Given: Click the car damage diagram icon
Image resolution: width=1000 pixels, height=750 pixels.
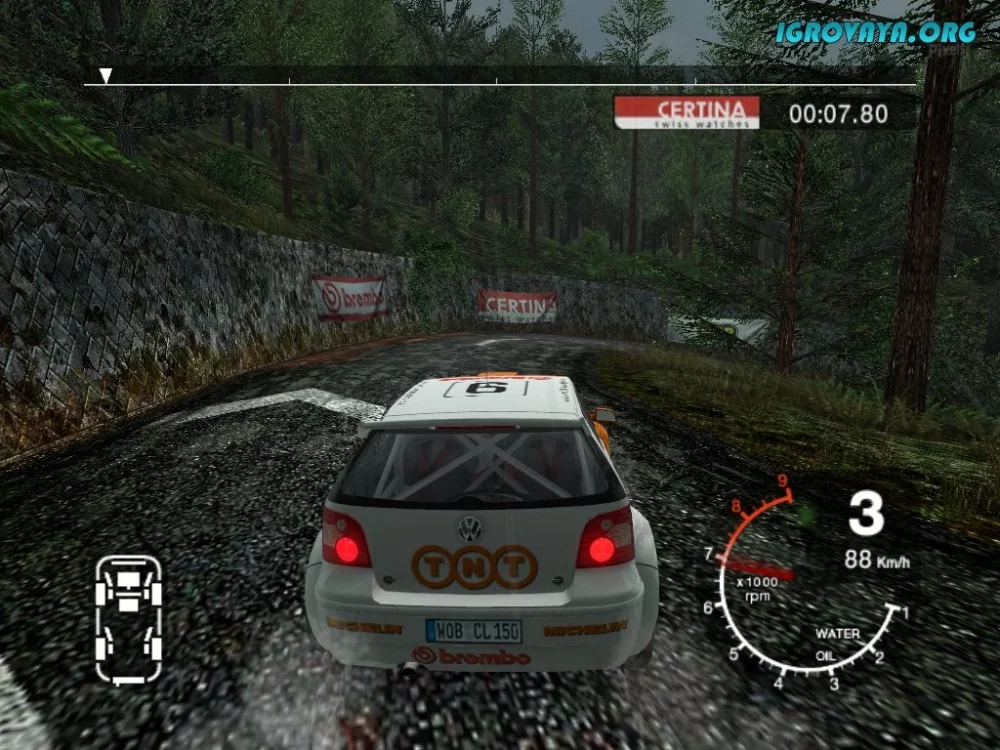Looking at the screenshot, I should coord(129,620).
